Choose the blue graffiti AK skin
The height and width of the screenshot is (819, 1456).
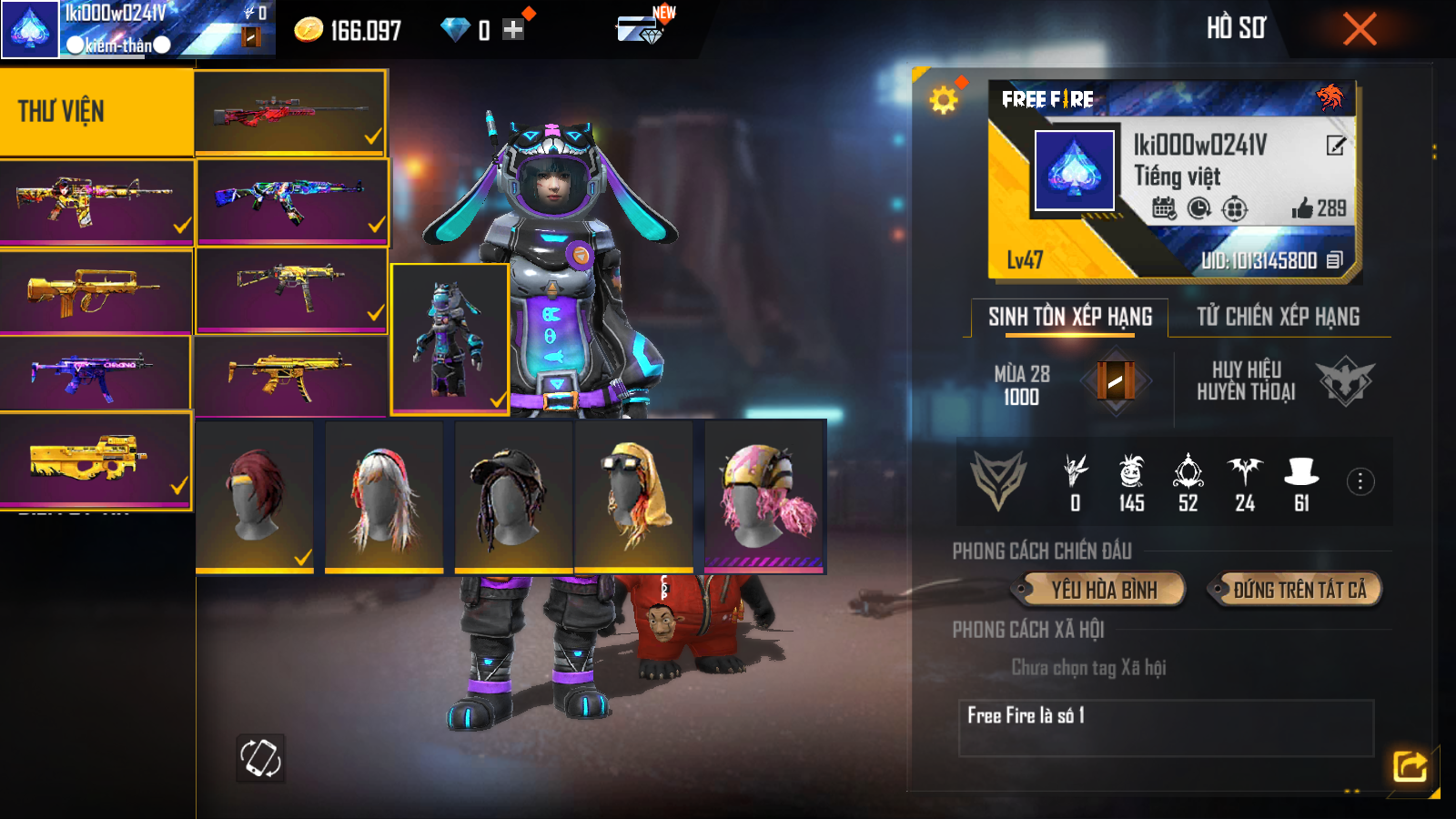tap(292, 201)
